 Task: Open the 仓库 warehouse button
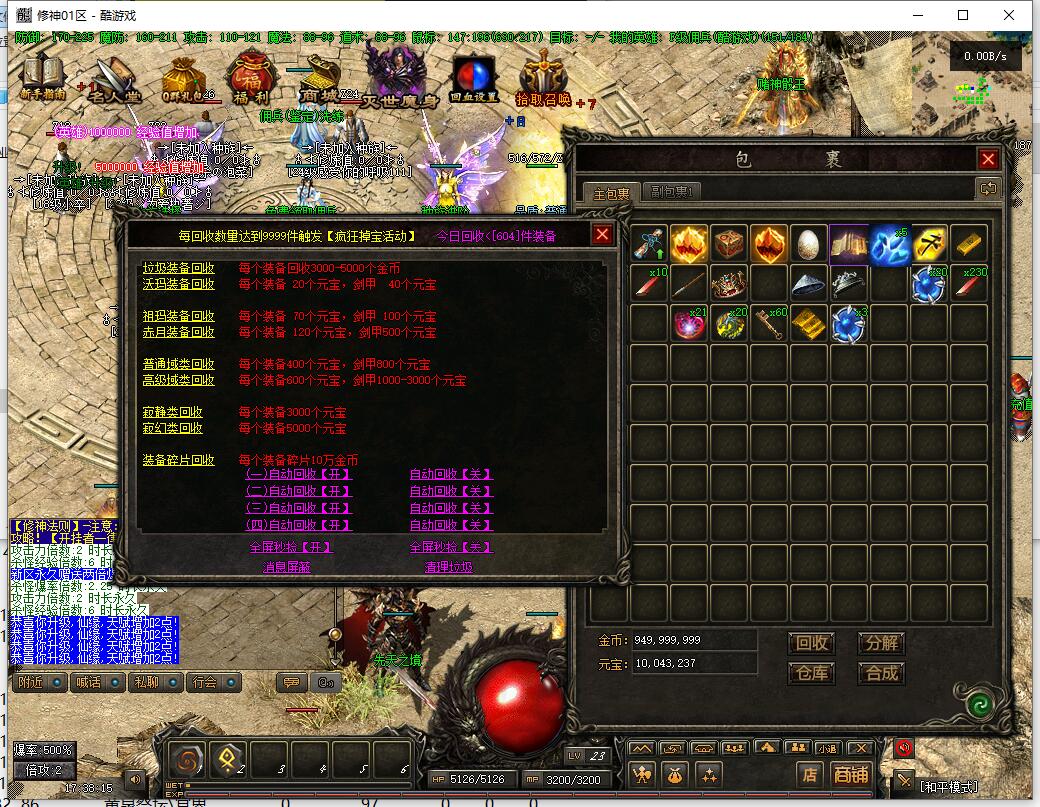[811, 673]
